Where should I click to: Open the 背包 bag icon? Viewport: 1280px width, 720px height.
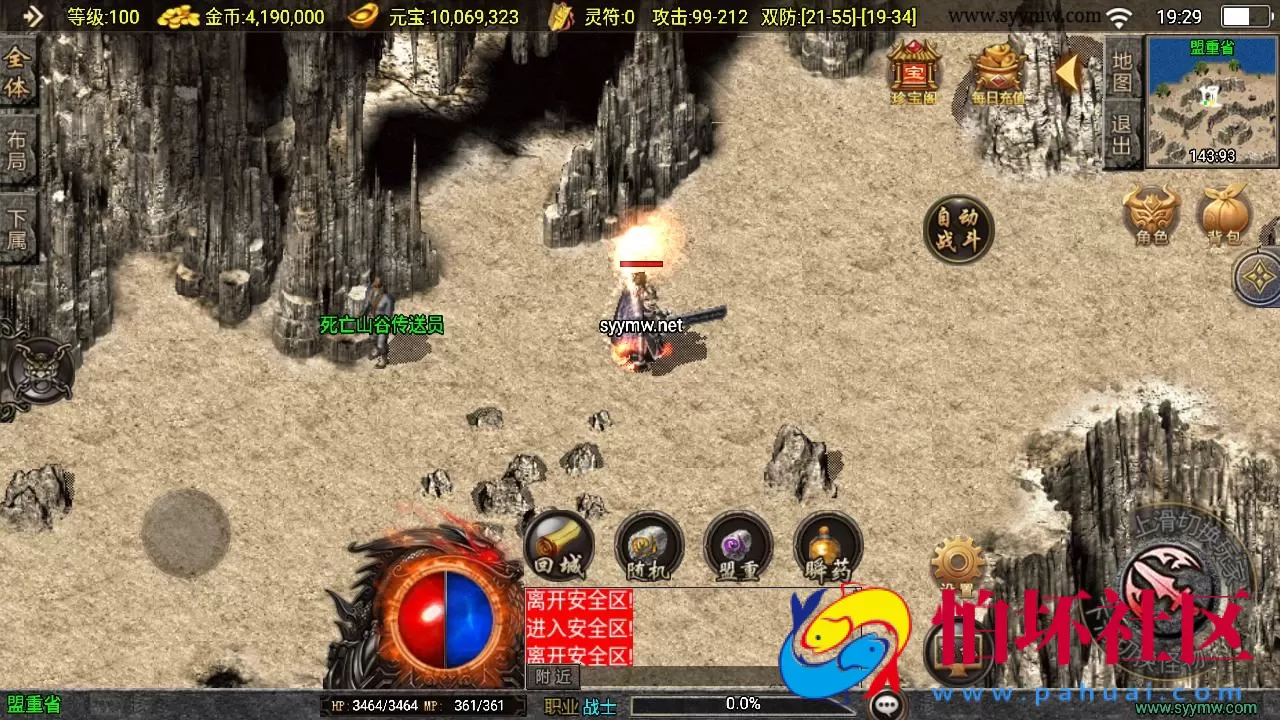1225,213
